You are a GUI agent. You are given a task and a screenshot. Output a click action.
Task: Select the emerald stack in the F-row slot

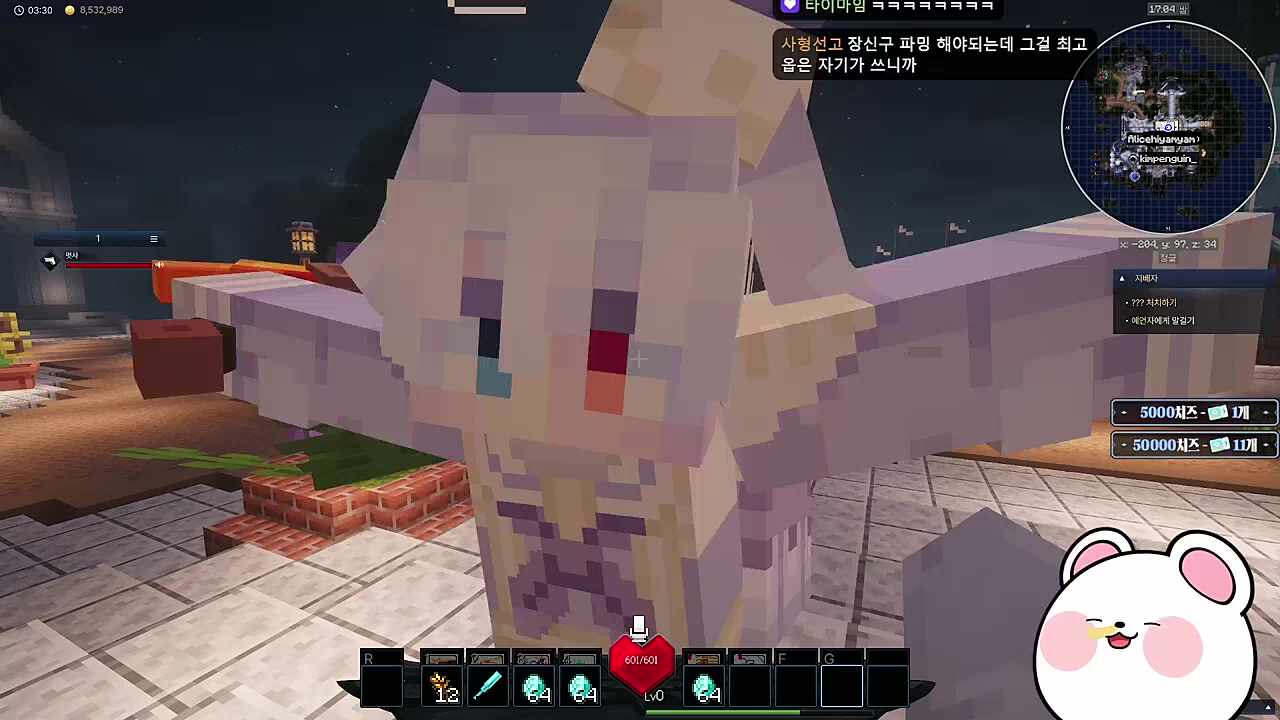tap(704, 684)
